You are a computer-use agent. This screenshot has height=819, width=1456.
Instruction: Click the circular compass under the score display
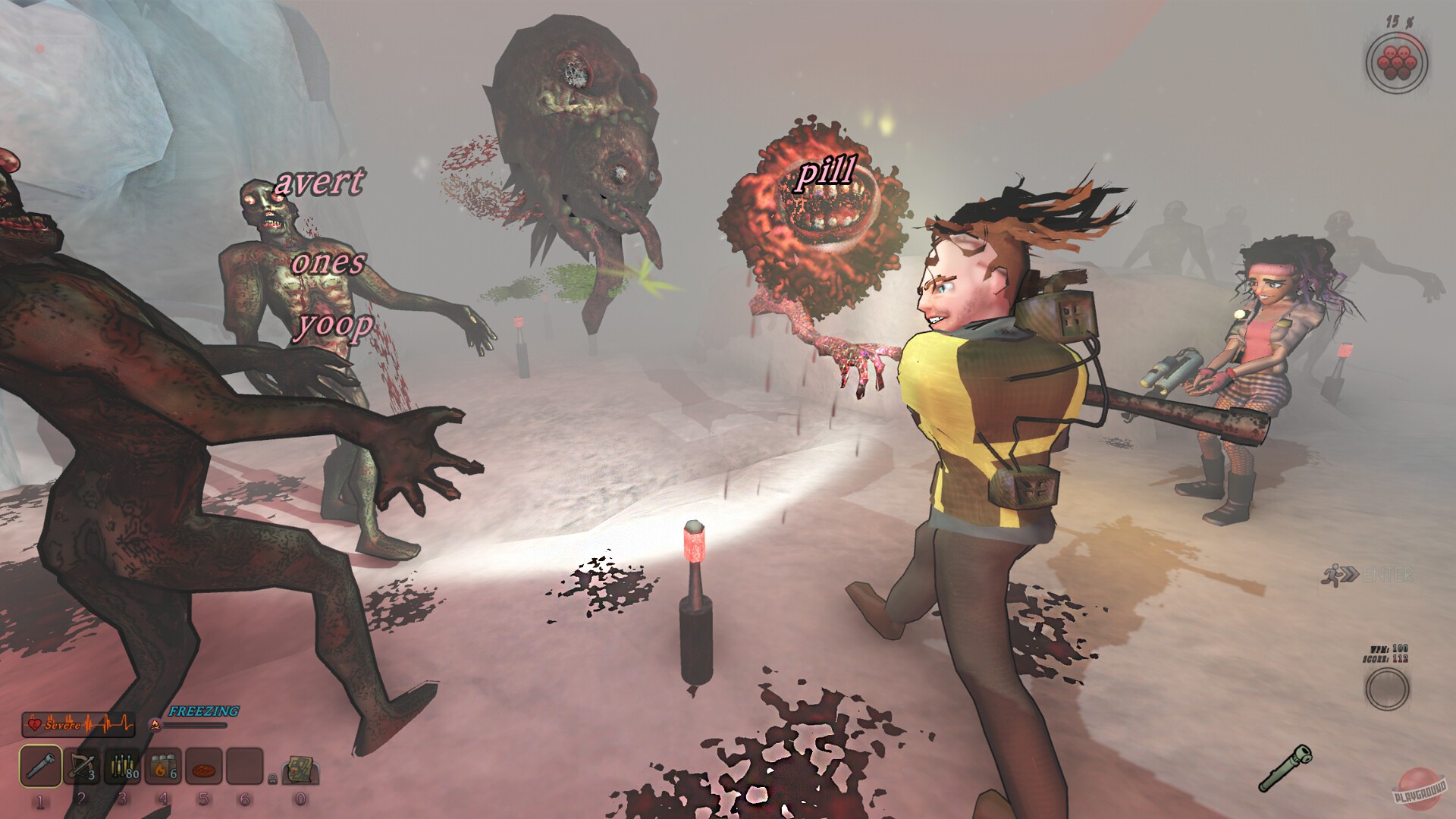coord(1388,689)
